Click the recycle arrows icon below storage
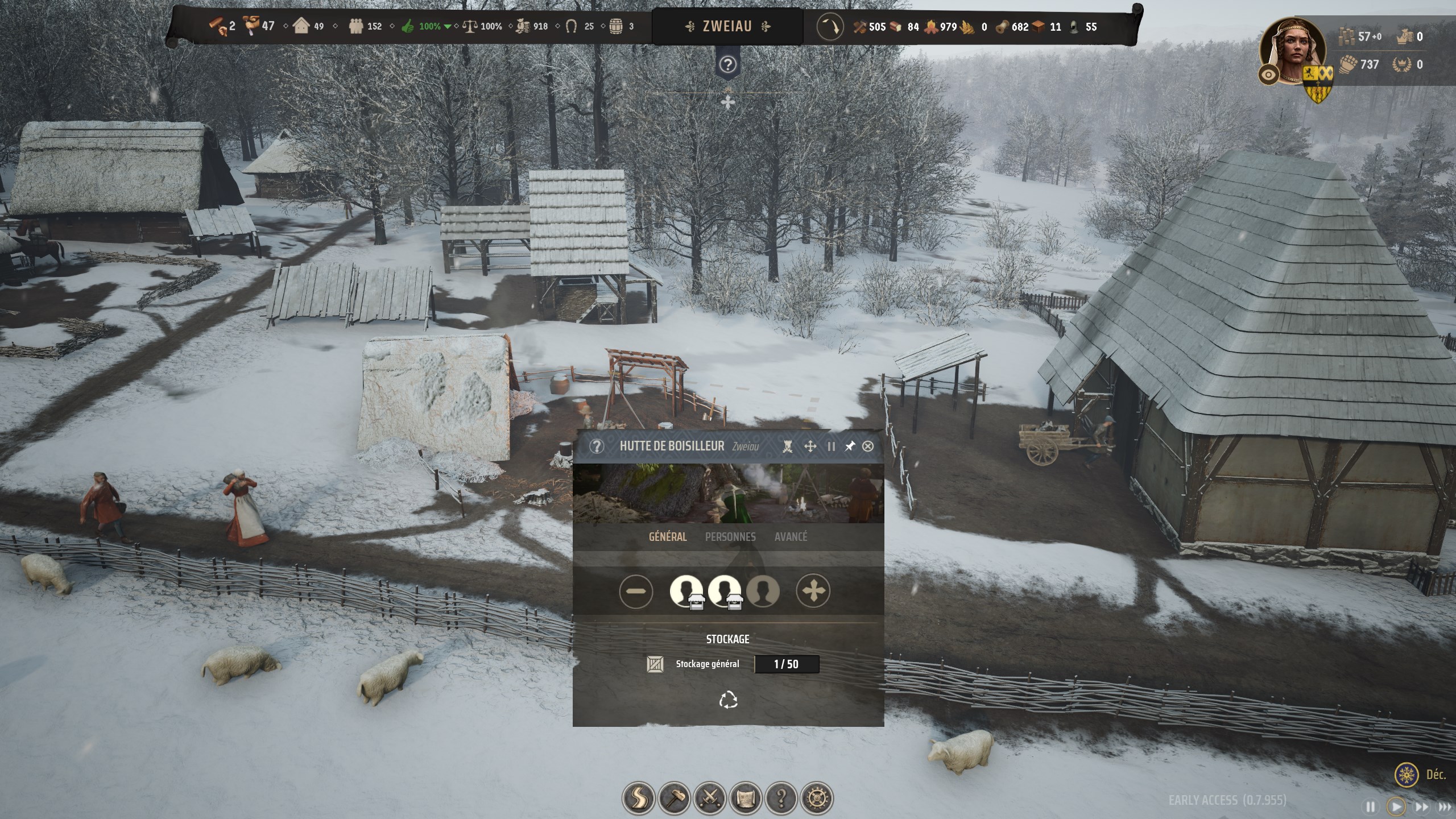 click(x=728, y=700)
